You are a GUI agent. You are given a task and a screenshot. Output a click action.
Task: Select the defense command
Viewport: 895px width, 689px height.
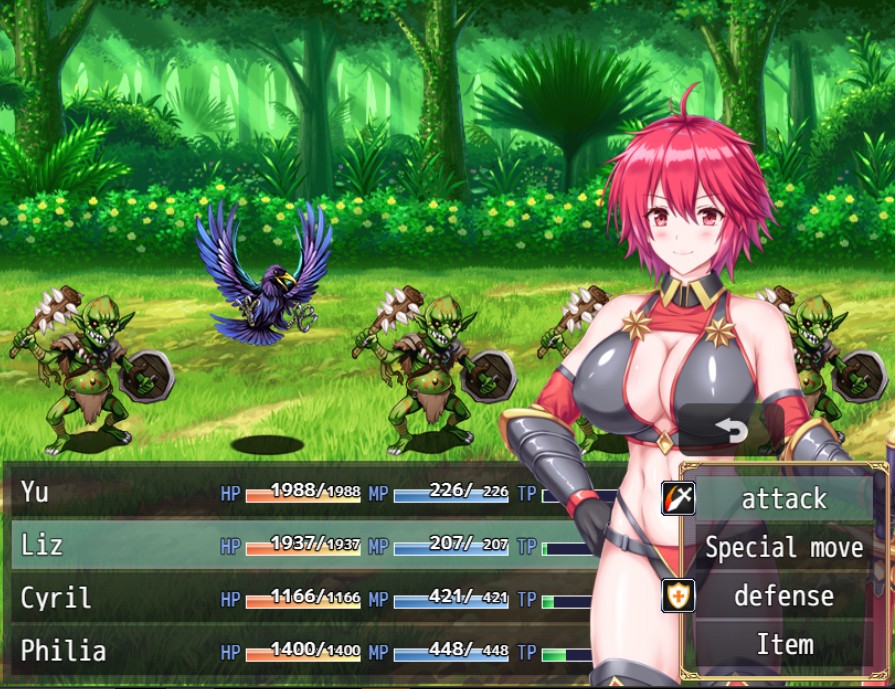pyautogui.click(x=784, y=596)
